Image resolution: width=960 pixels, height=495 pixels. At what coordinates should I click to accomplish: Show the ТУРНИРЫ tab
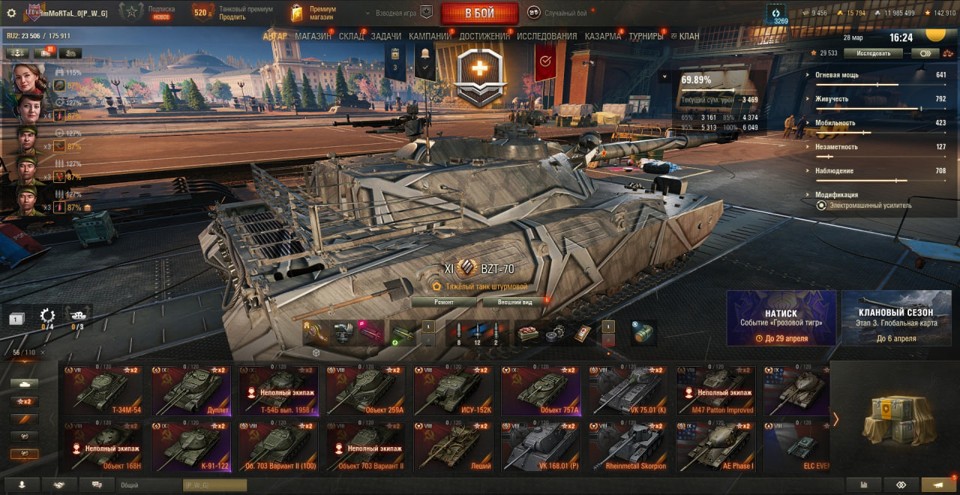645,36
